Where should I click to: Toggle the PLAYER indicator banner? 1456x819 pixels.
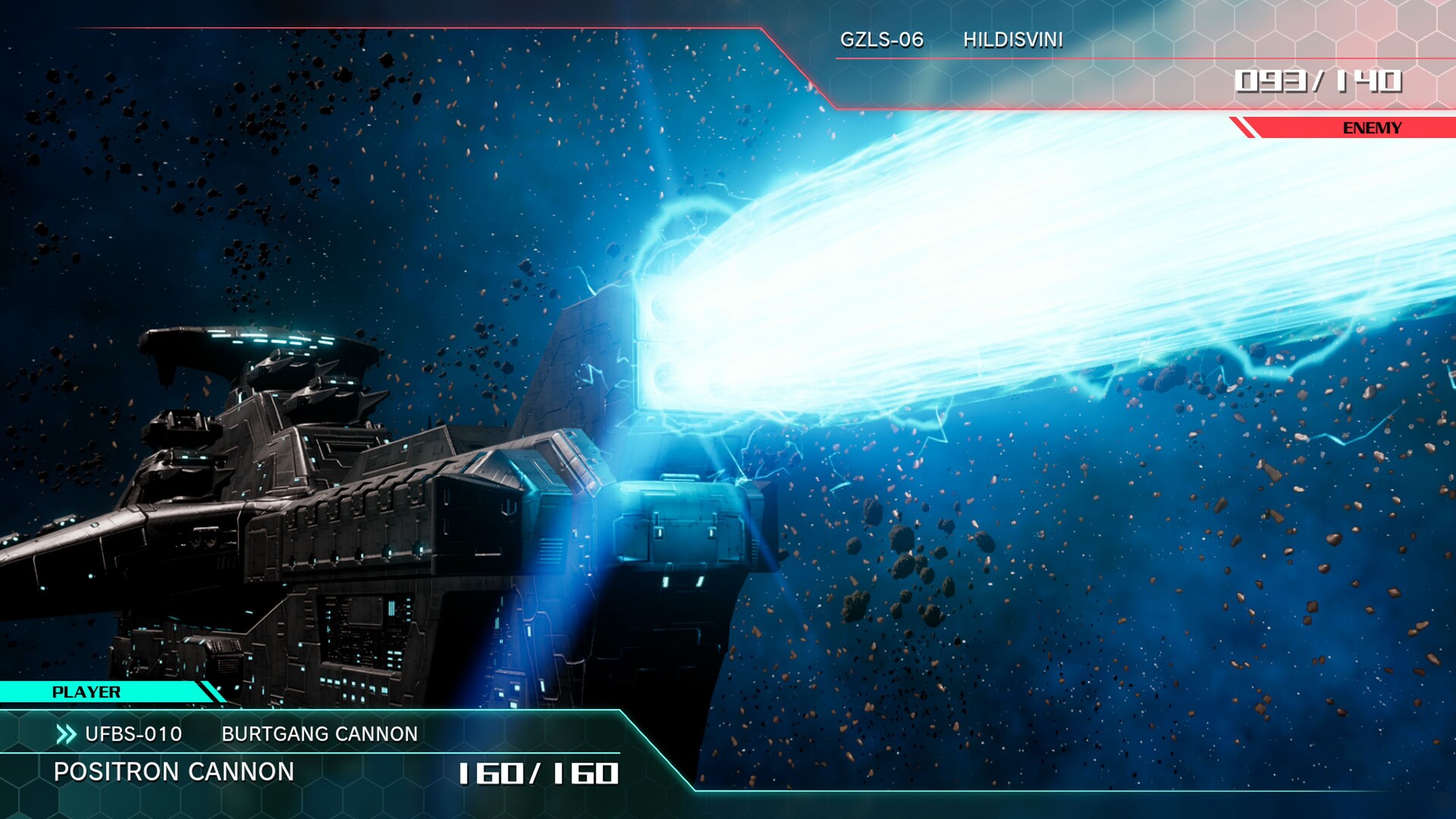(86, 692)
